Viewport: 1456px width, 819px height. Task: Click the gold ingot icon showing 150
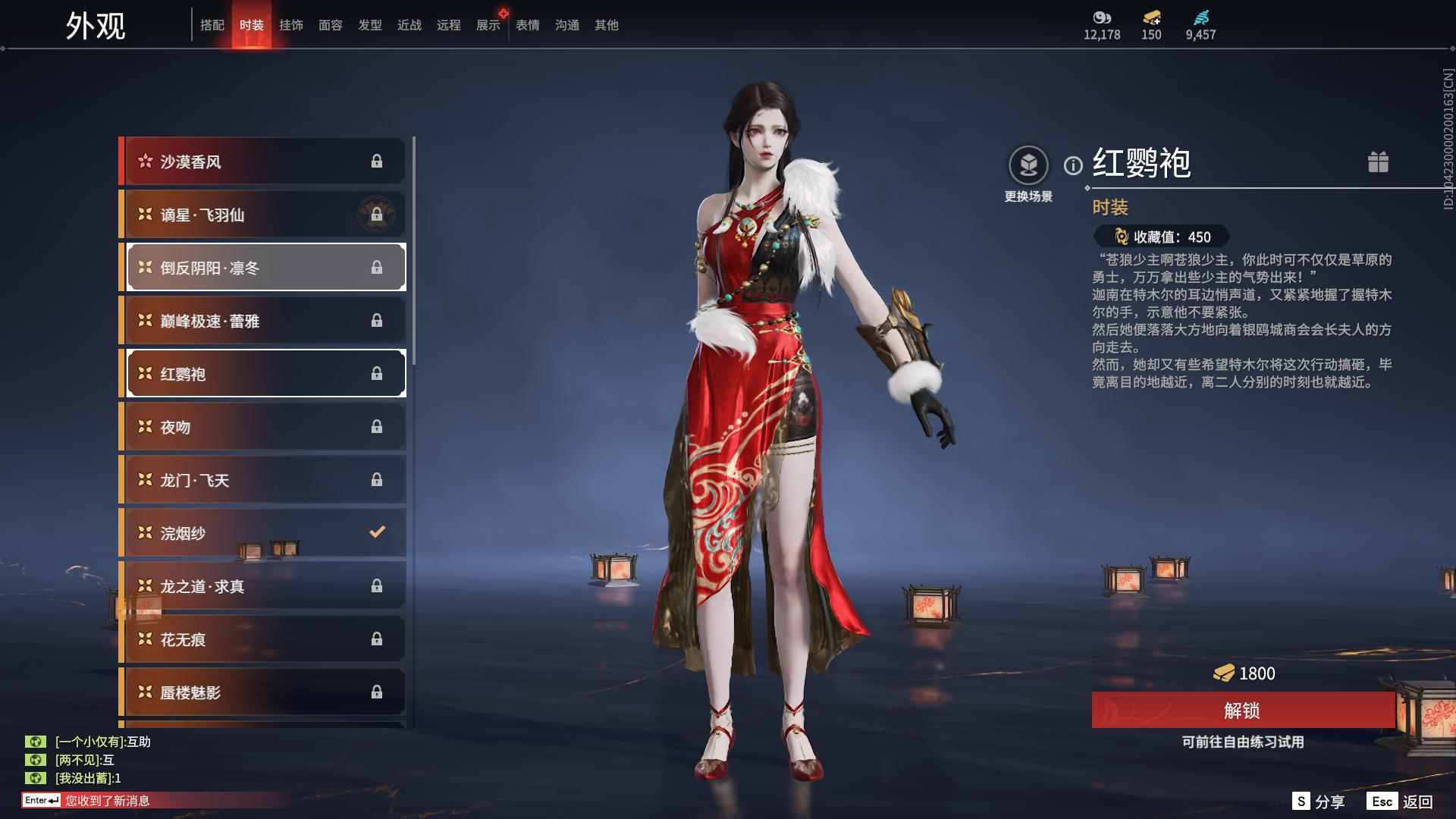1151,19
